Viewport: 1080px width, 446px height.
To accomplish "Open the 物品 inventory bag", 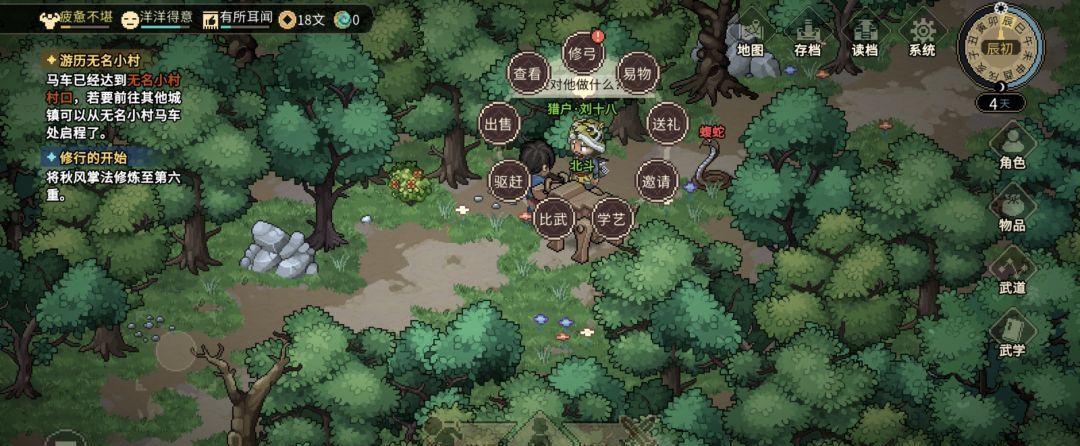I will 1012,210.
